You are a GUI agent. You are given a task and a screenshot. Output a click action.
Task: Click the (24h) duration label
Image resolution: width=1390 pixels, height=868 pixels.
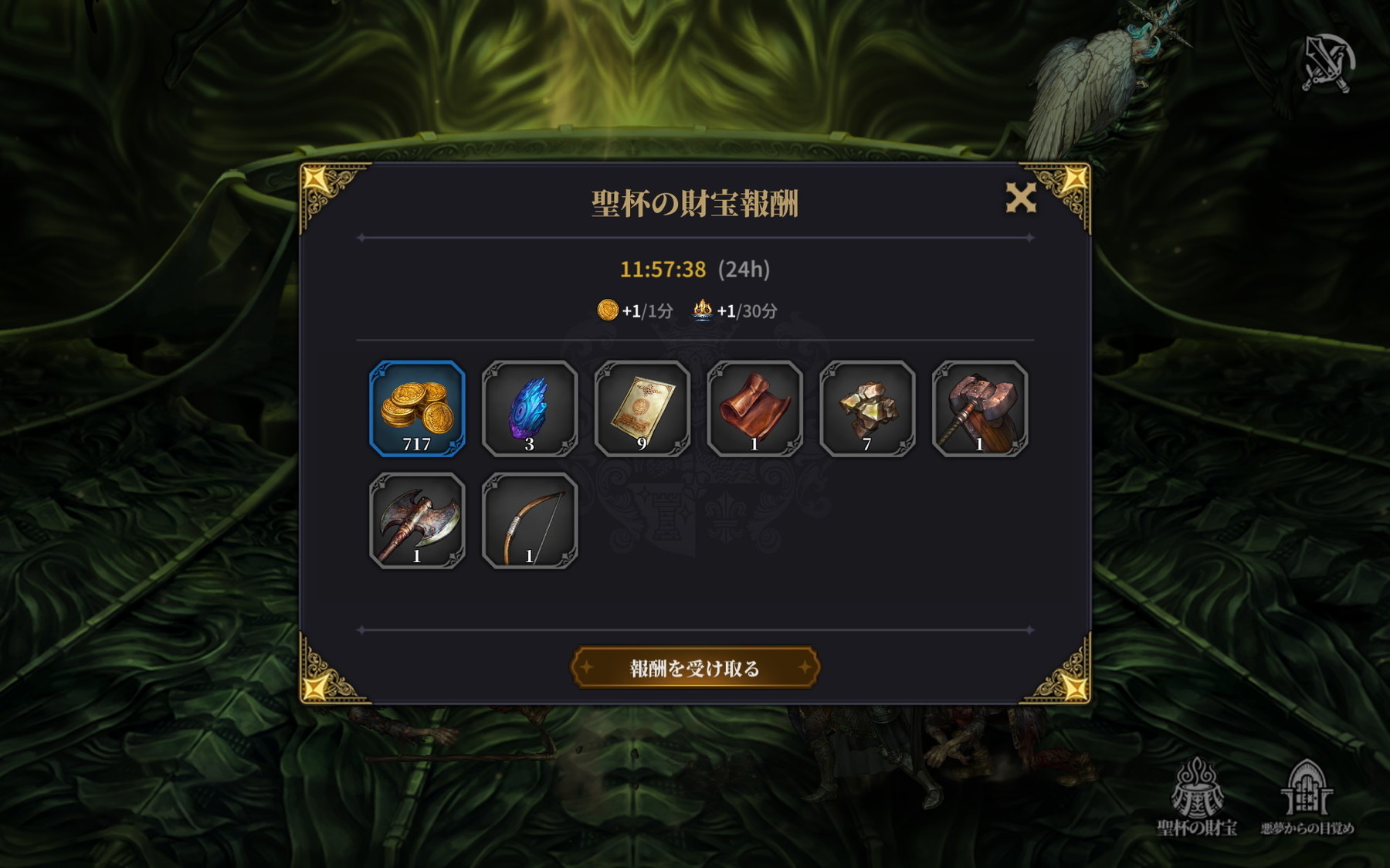(x=747, y=270)
